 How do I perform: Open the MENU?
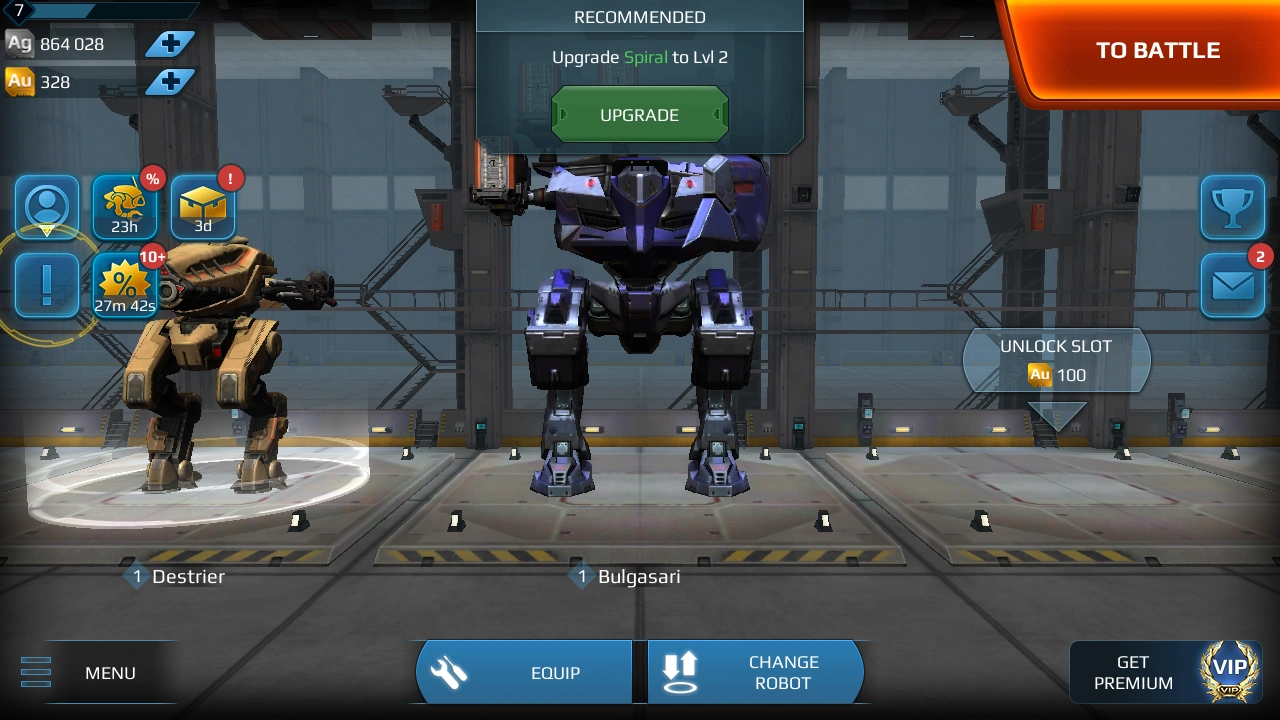click(x=110, y=672)
